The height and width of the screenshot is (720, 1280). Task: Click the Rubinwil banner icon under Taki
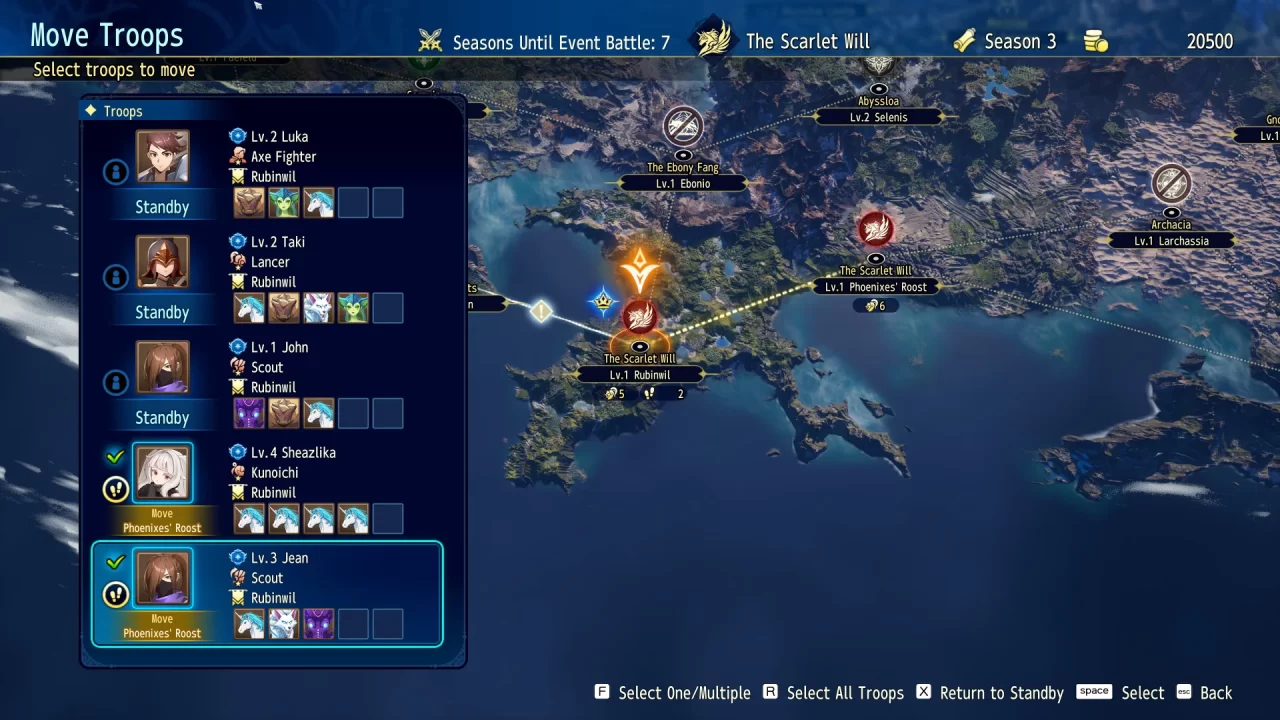(x=238, y=281)
